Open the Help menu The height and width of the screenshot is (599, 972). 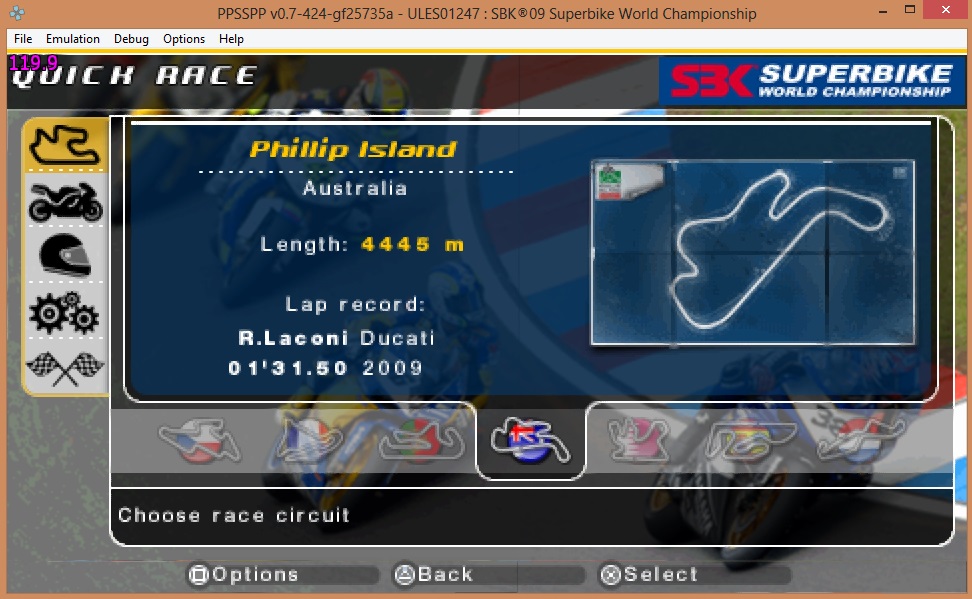(x=231, y=39)
